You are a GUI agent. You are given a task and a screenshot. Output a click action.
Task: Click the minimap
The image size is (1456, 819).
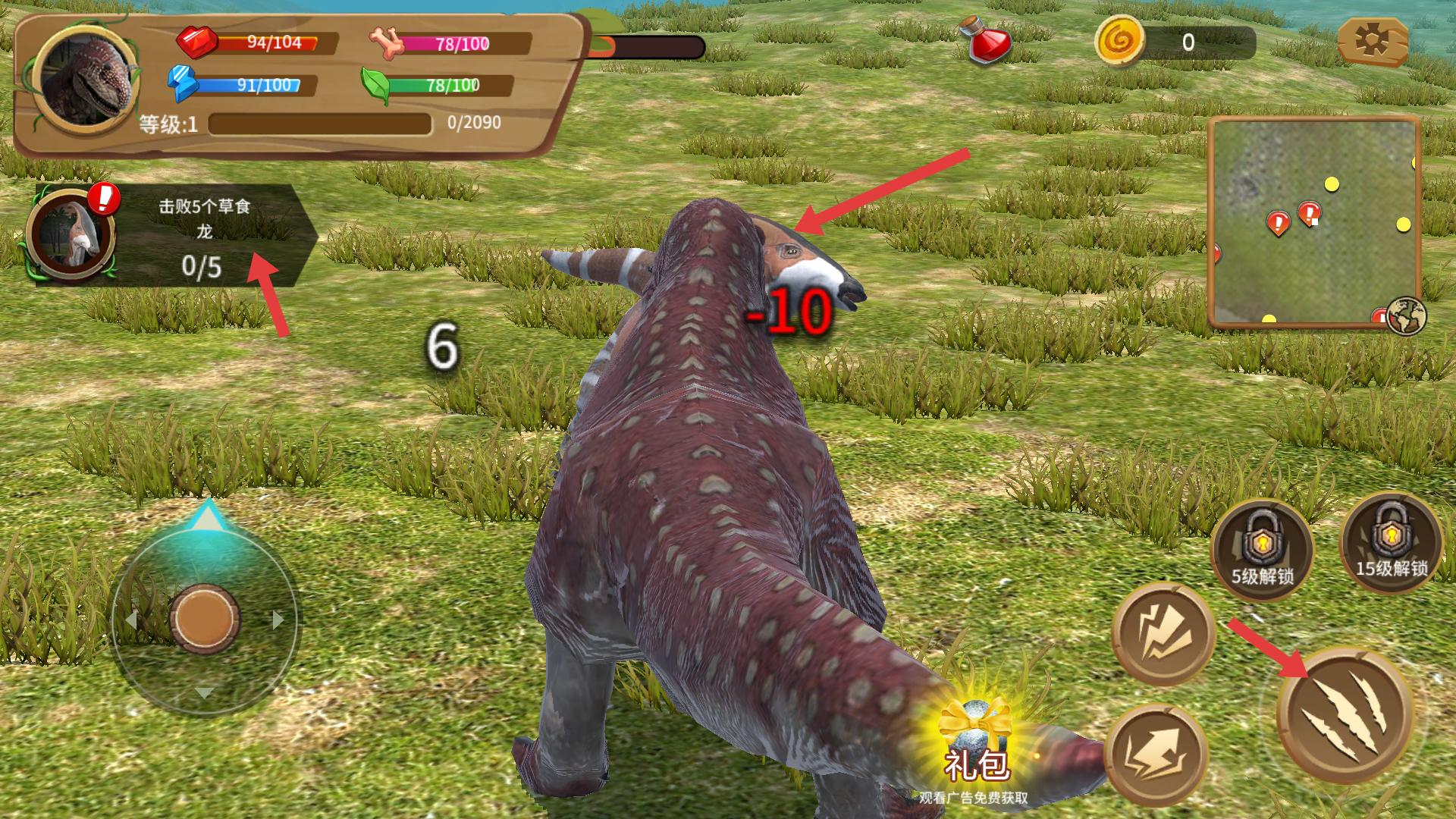(x=1313, y=221)
